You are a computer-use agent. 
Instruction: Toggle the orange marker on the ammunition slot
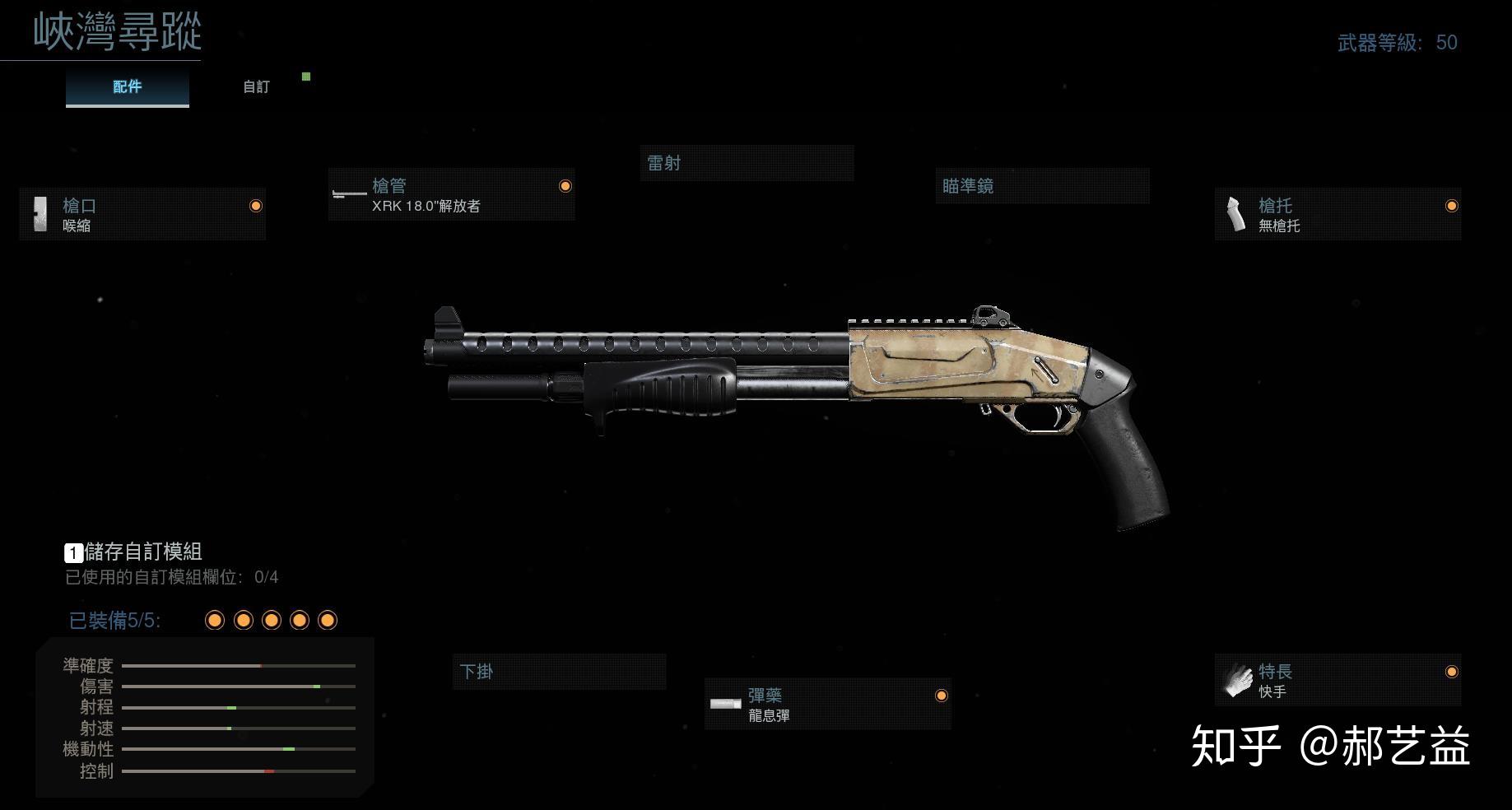(941, 696)
